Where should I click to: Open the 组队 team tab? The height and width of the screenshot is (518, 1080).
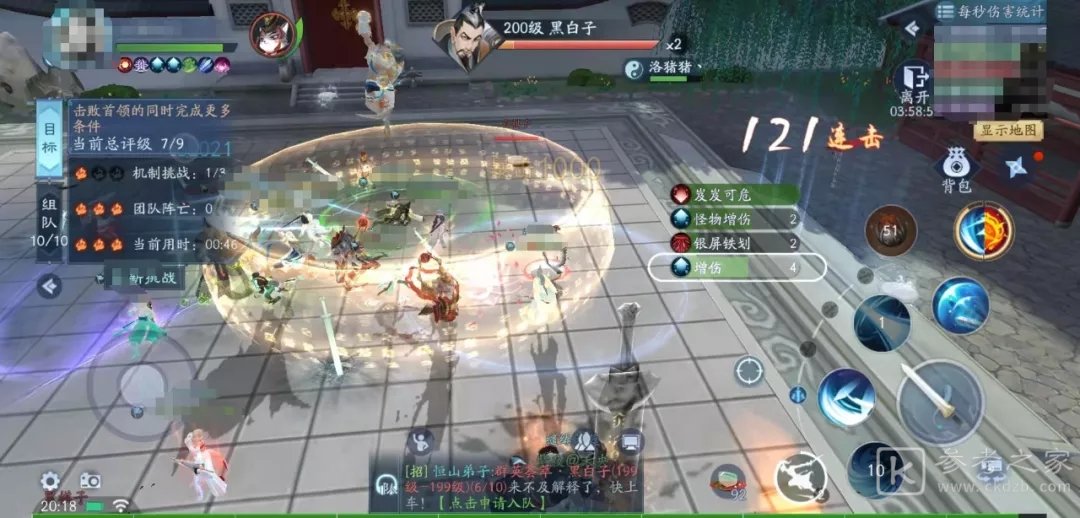tap(50, 222)
